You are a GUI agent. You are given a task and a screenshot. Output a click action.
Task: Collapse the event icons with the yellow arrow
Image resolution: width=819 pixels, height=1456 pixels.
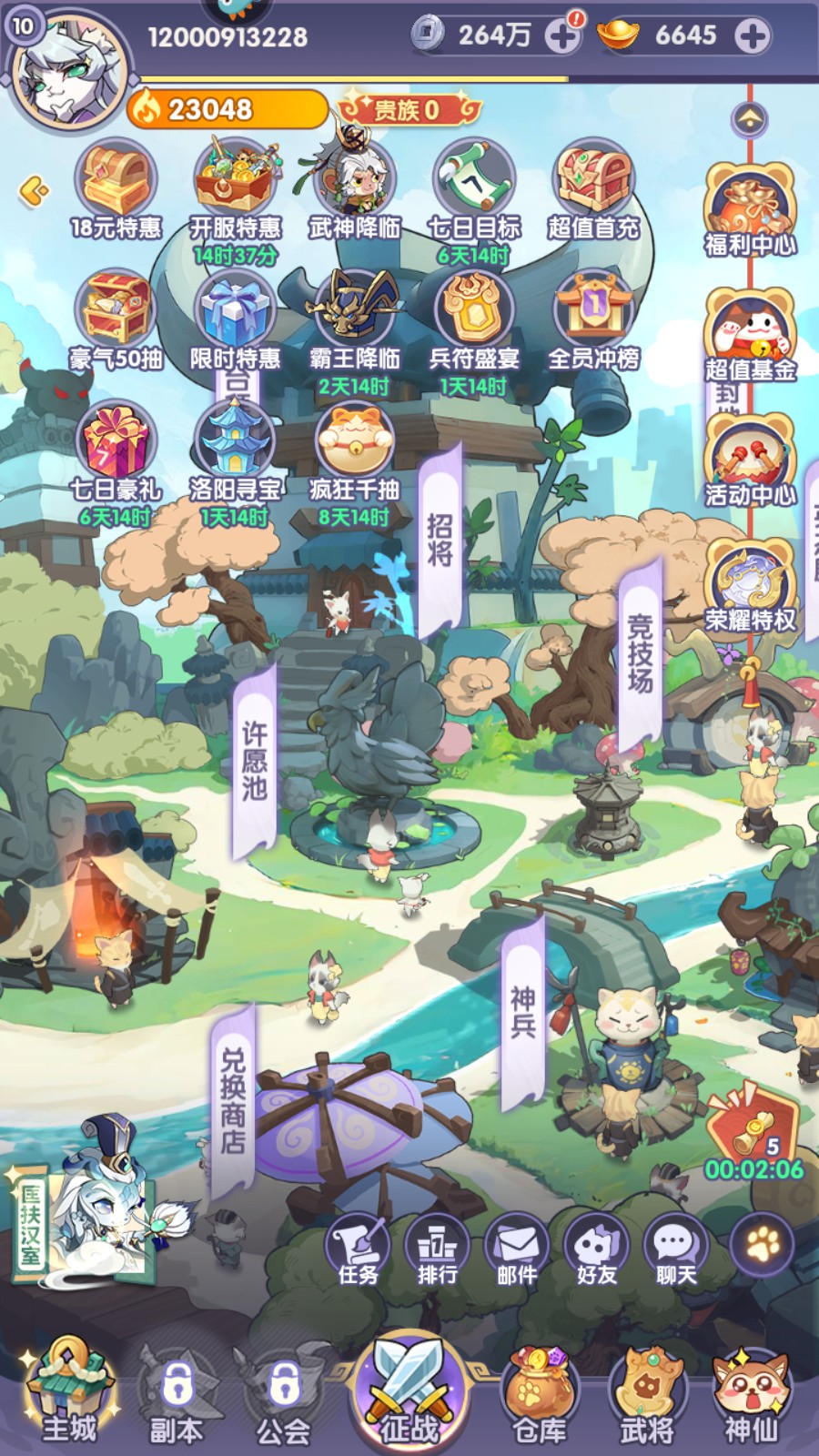[x=34, y=191]
